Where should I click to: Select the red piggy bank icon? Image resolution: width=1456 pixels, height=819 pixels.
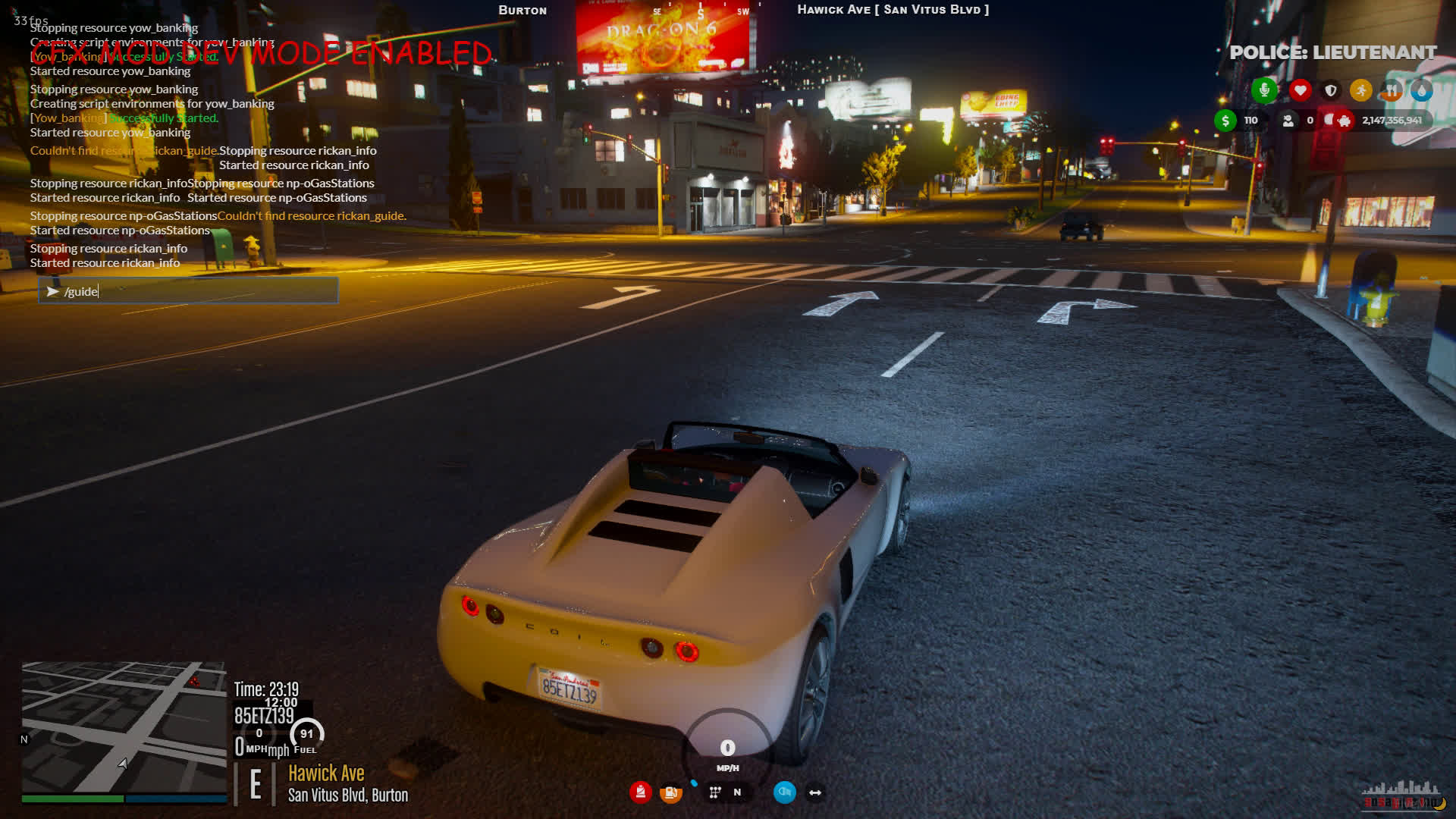click(x=1344, y=121)
